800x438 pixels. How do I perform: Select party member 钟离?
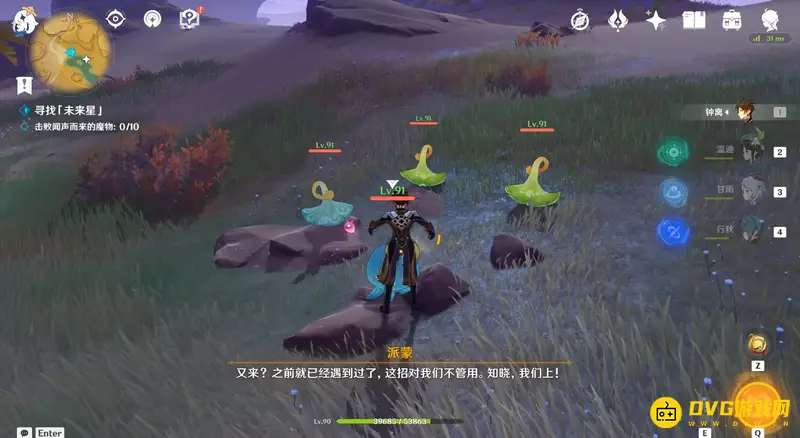click(x=745, y=112)
